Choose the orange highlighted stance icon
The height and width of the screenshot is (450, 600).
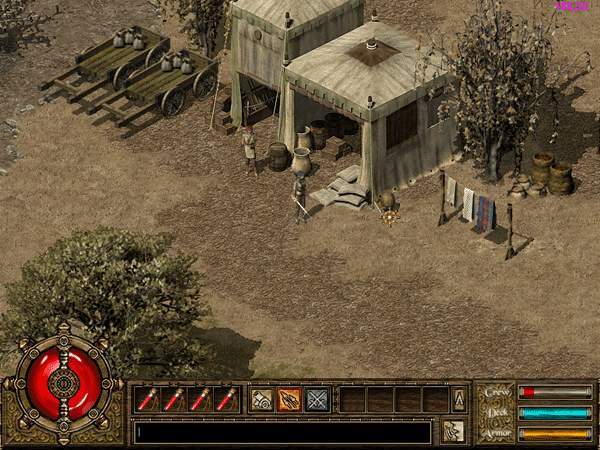(289, 400)
